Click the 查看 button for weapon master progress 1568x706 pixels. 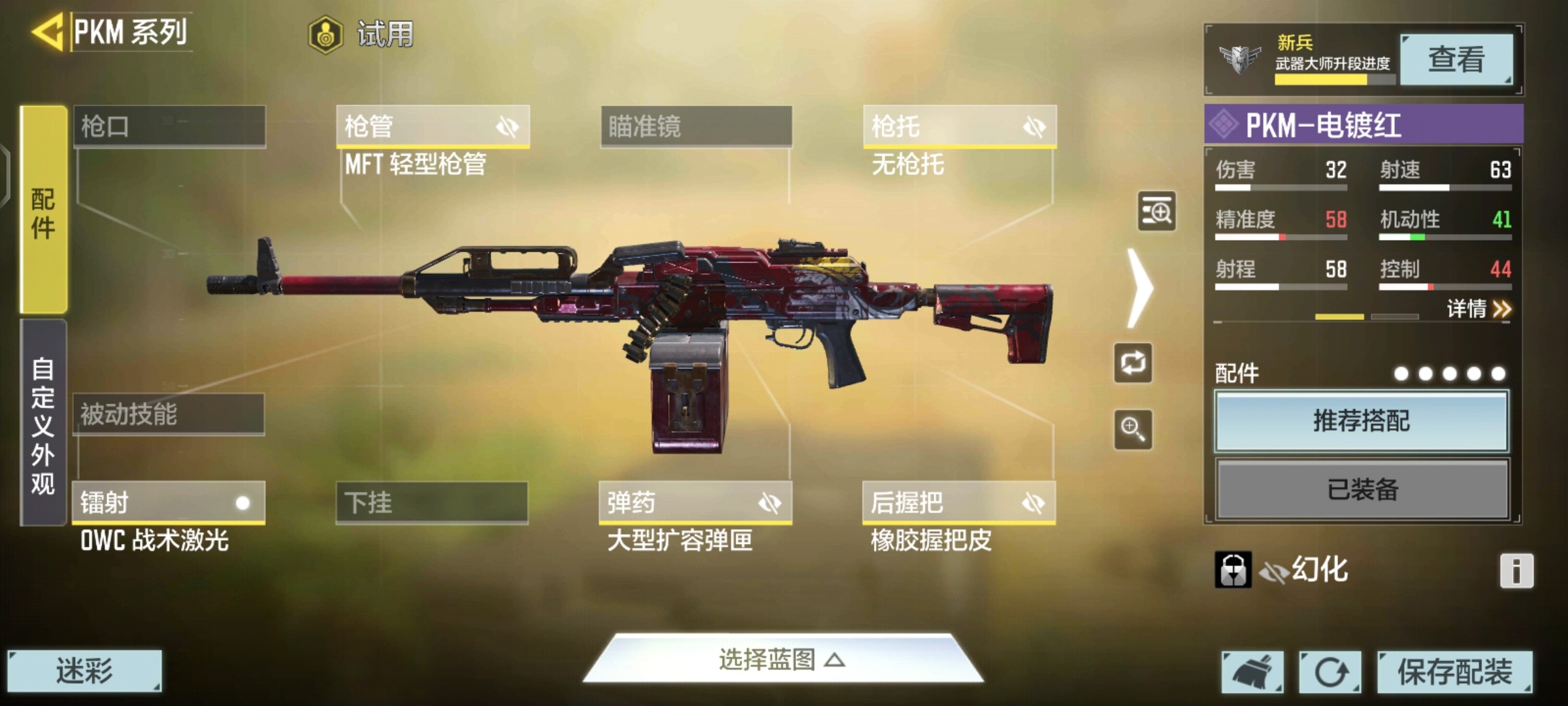click(1456, 59)
